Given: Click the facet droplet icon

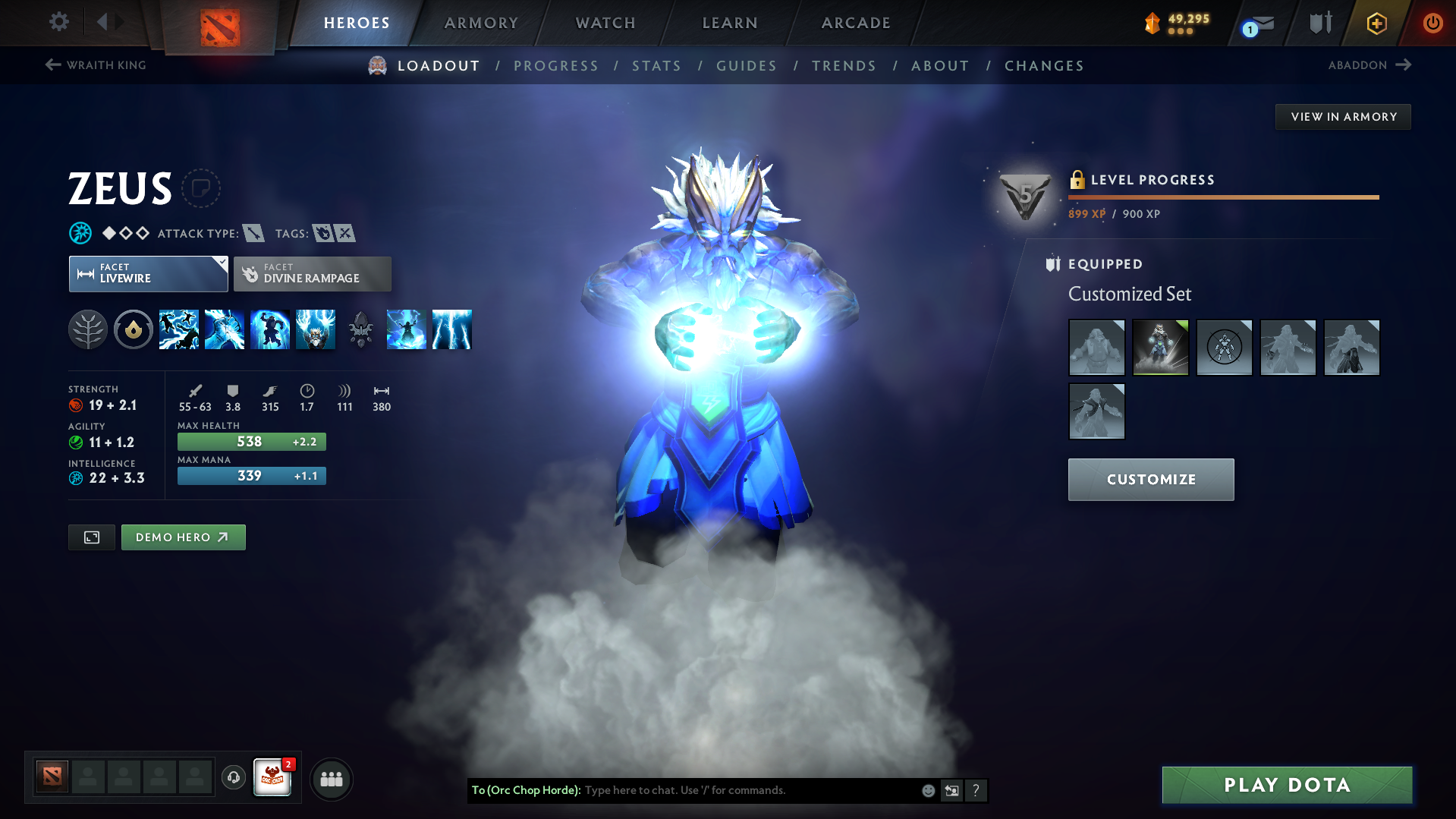Looking at the screenshot, I should click(x=134, y=329).
